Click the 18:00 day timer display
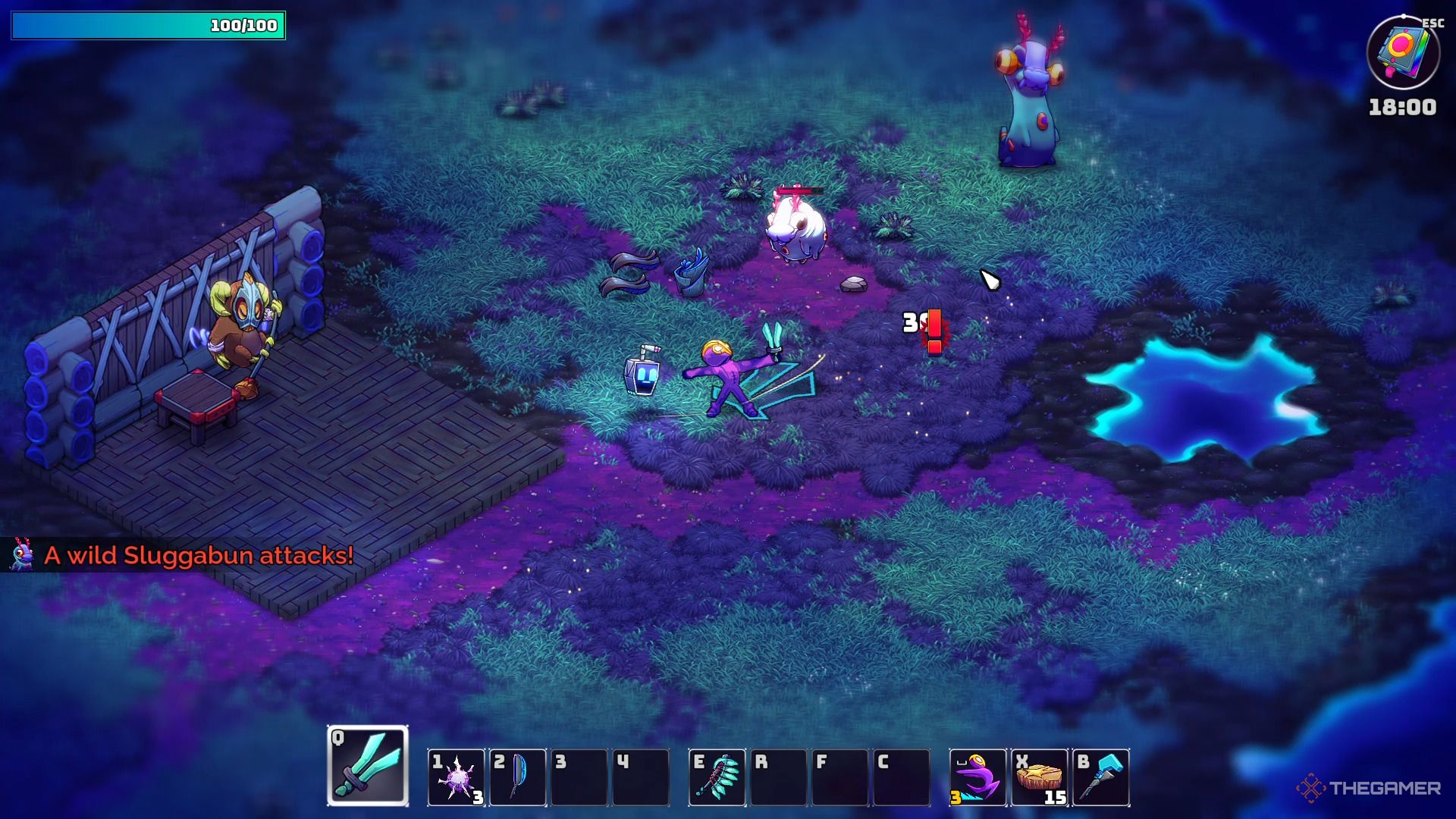The height and width of the screenshot is (819, 1456). tap(1402, 106)
